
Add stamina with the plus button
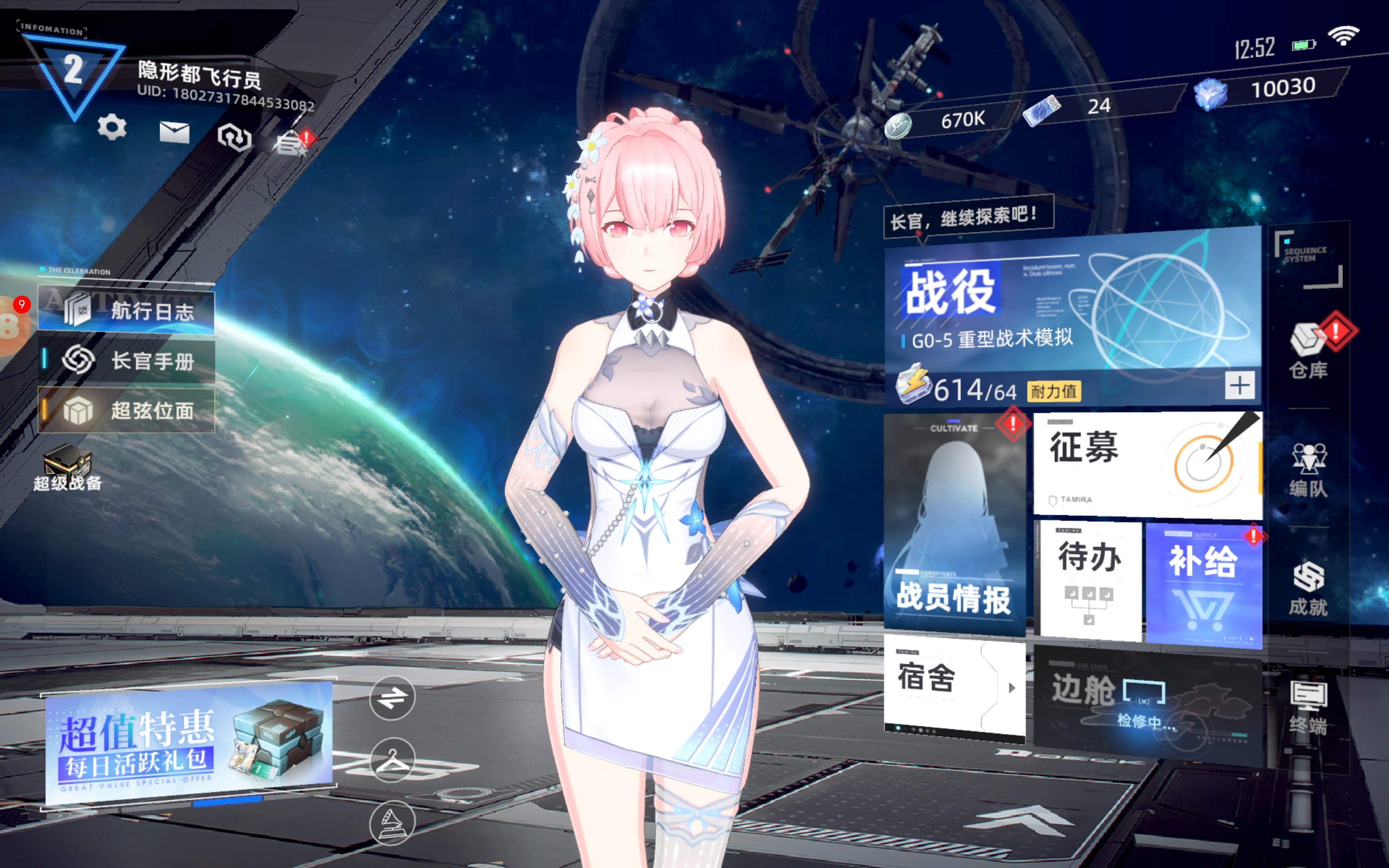click(1239, 385)
